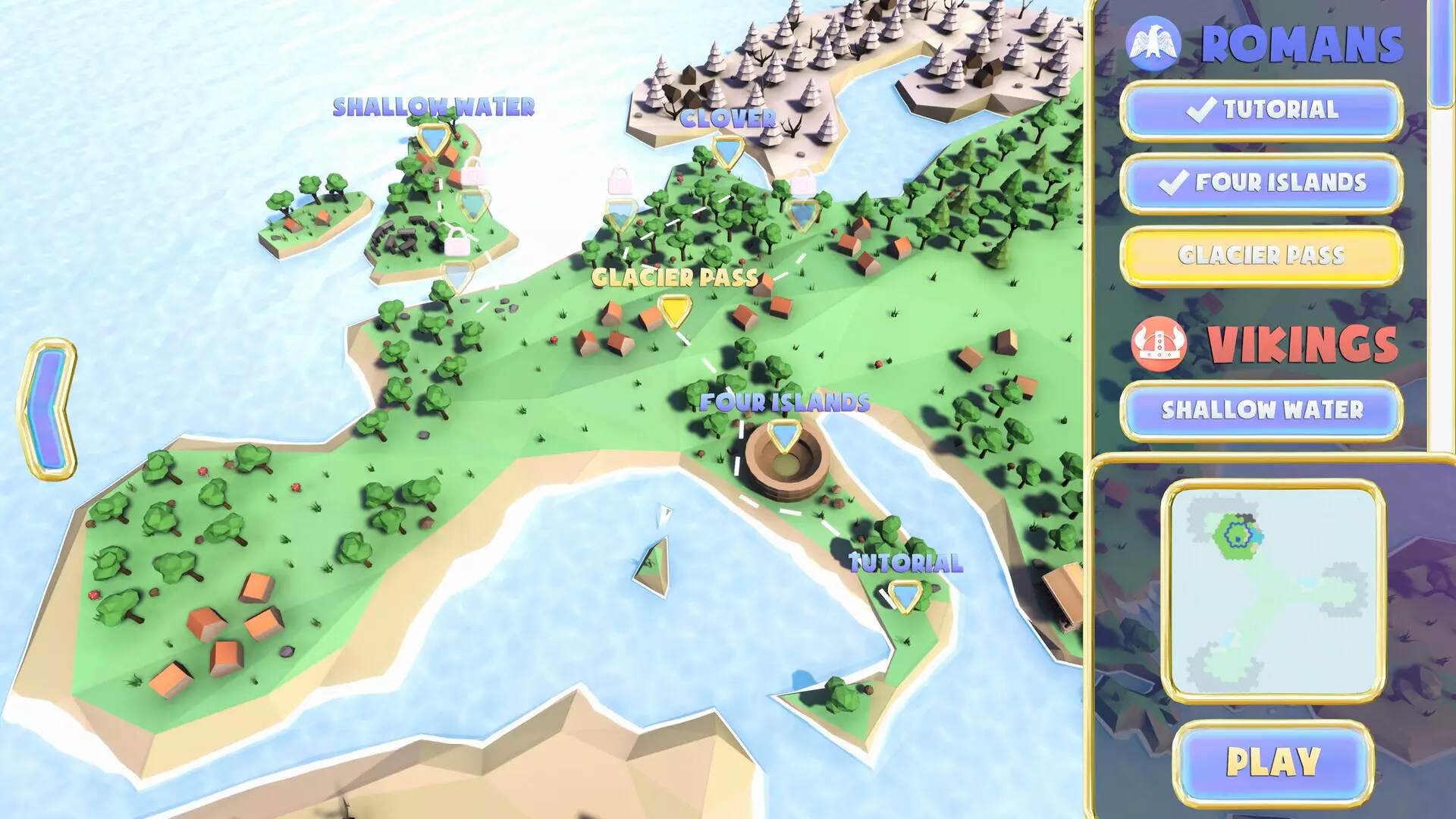This screenshot has height=819, width=1456.
Task: Select the Shallow Water map marker
Action: 432,140
